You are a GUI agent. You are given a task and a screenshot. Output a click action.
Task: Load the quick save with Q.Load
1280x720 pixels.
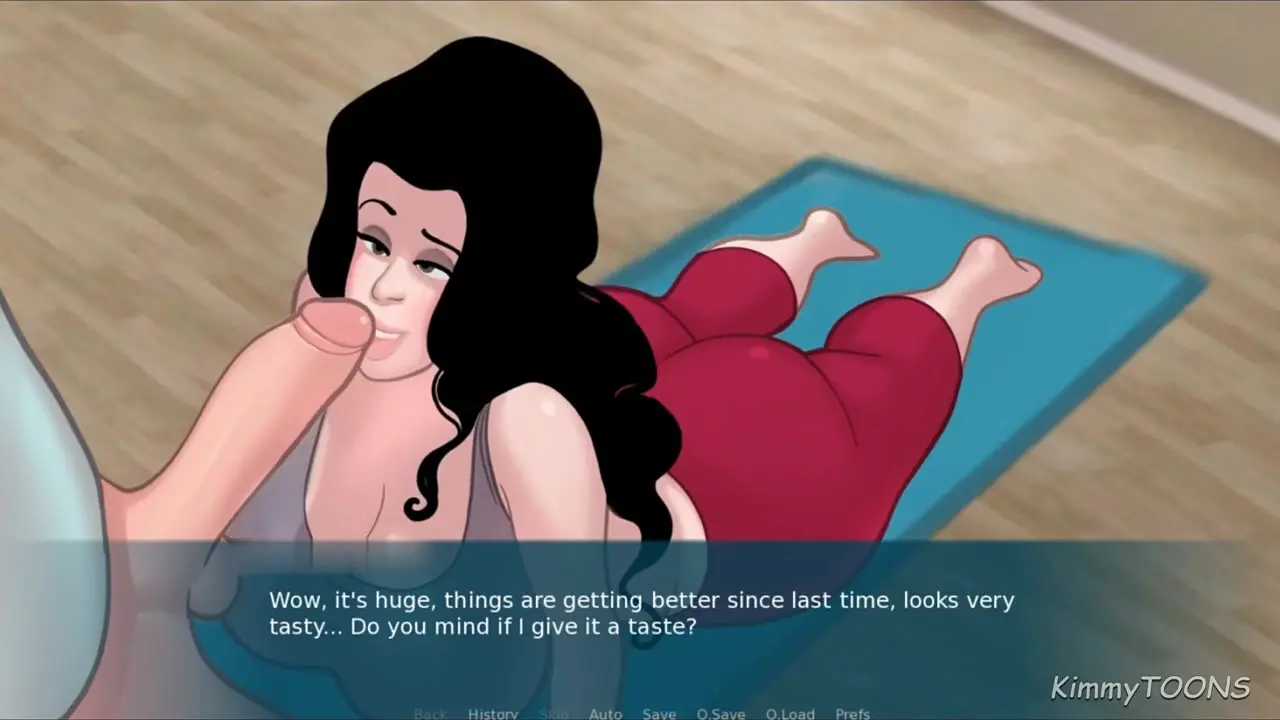pos(790,713)
